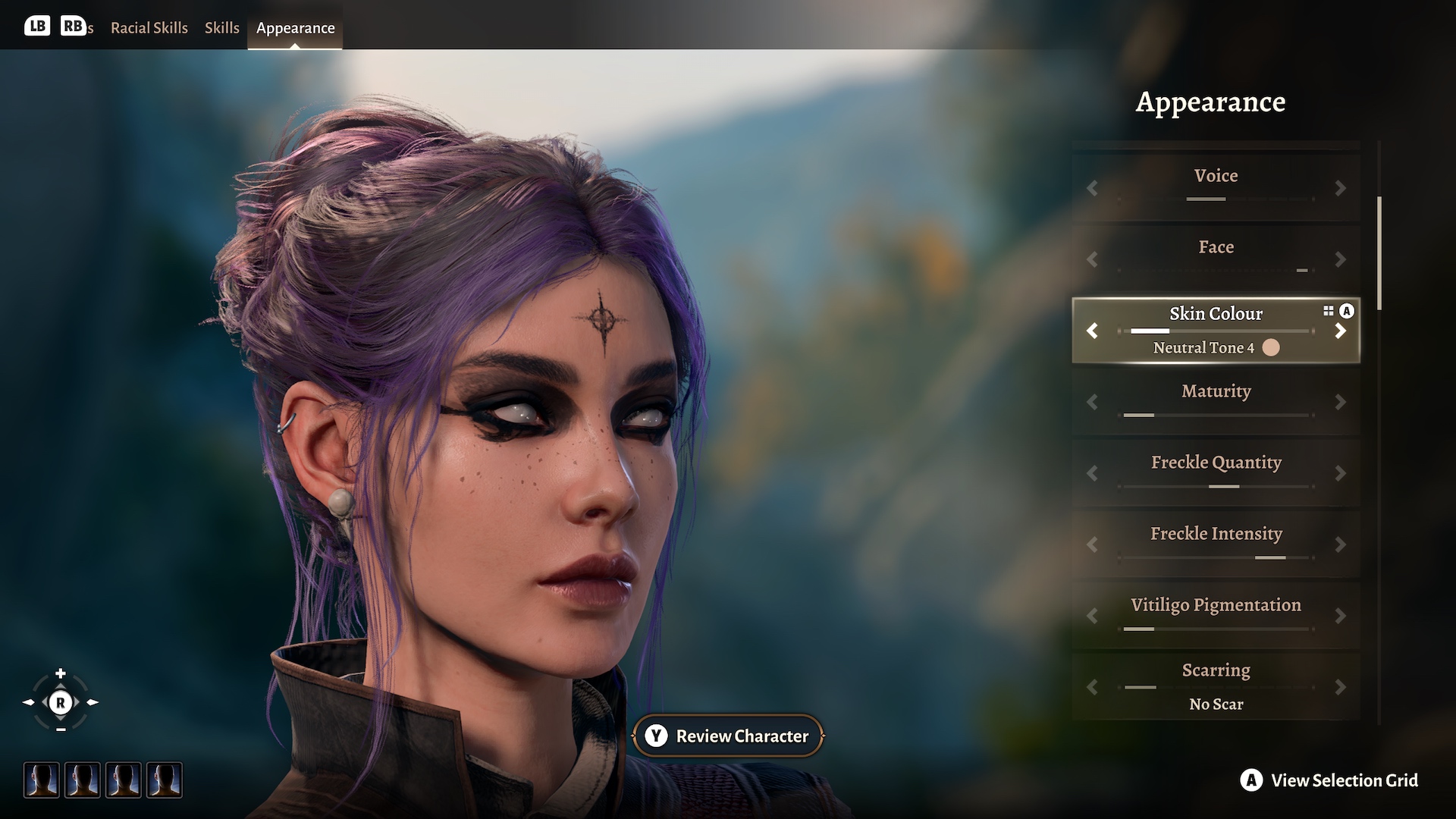Step Skin Colour back one tone

[x=1092, y=331]
